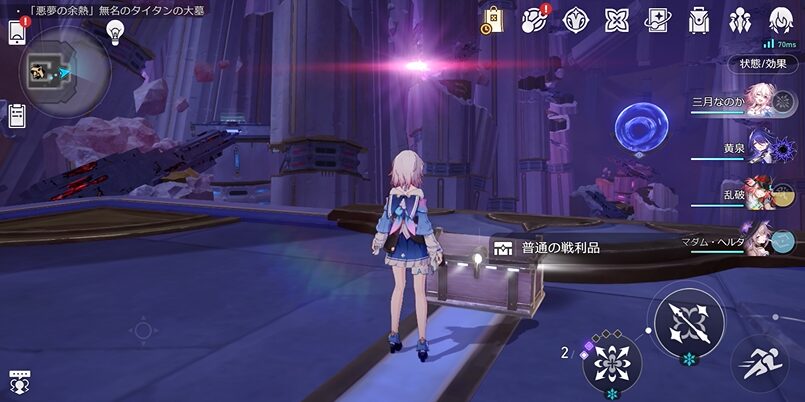Open the suitcase inventory icon
This screenshot has height=402, width=805.
[x=698, y=20]
